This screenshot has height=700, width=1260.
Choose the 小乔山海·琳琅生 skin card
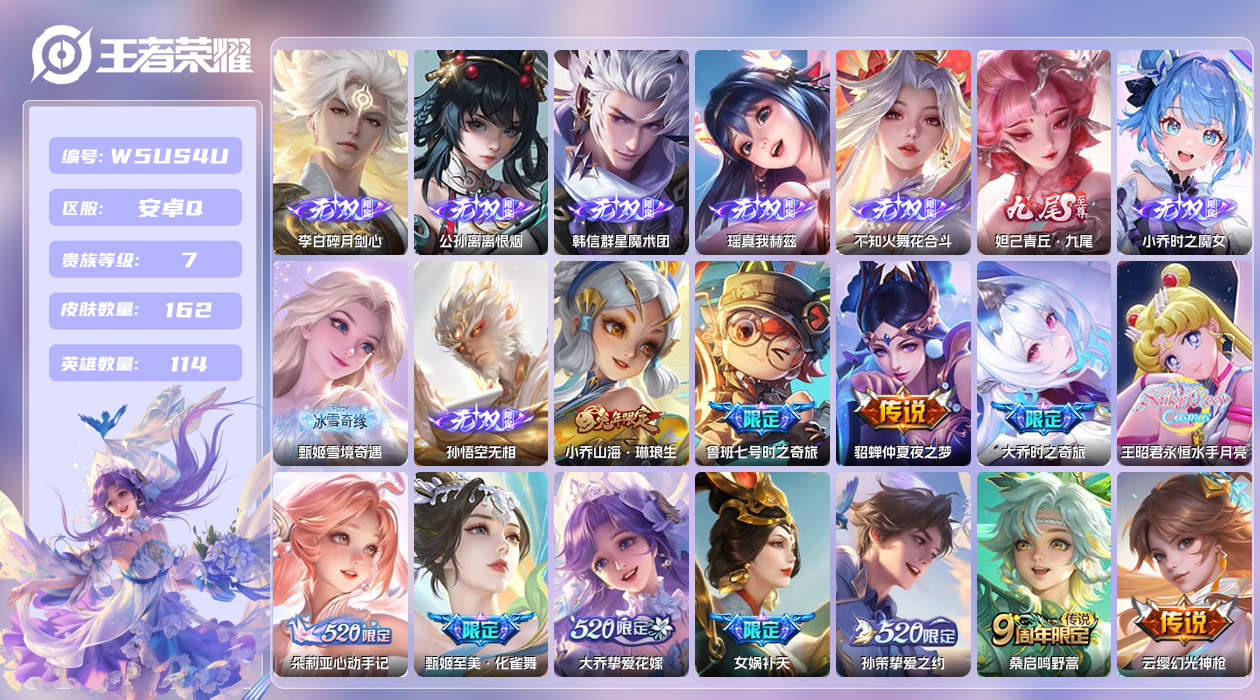tap(621, 363)
